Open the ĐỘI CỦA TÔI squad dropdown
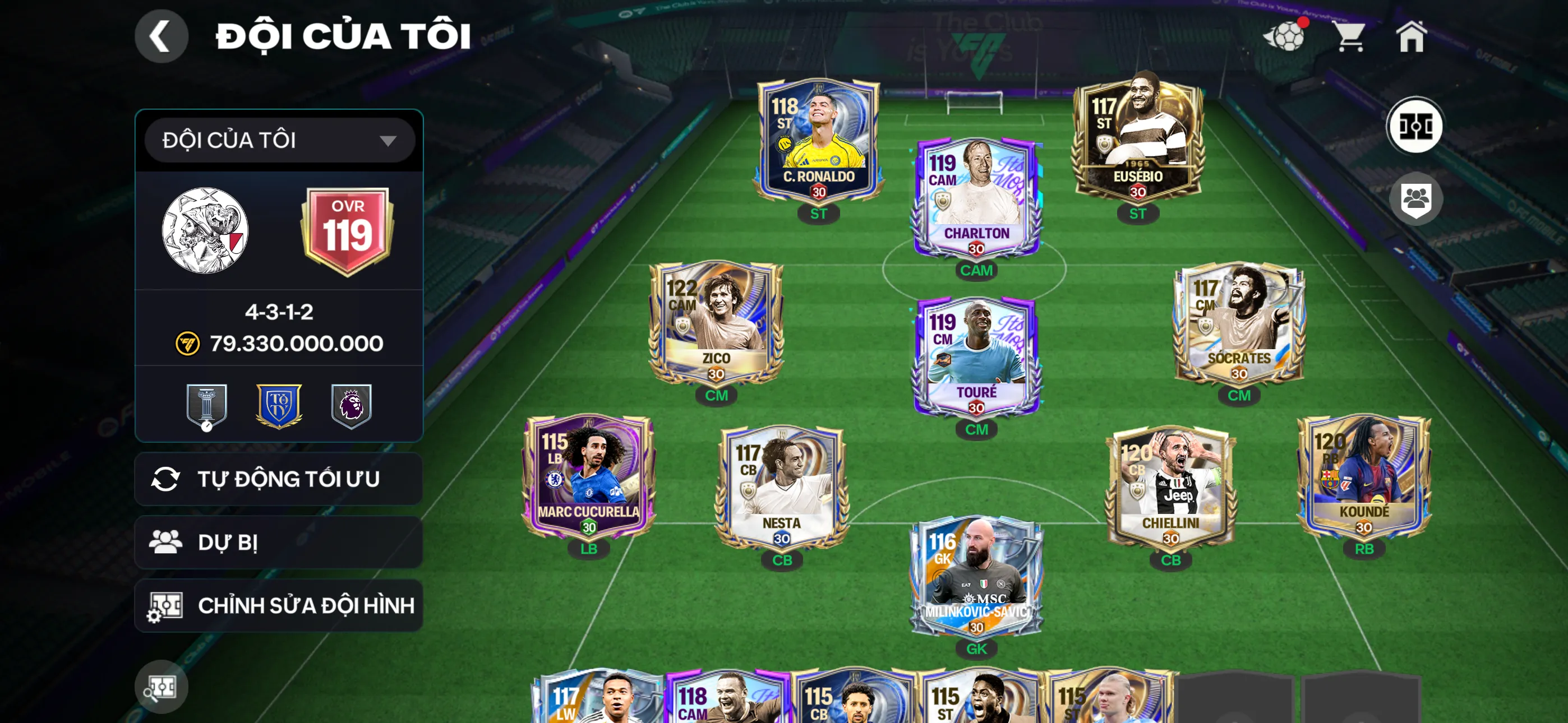This screenshot has height=723, width=1568. pos(279,141)
